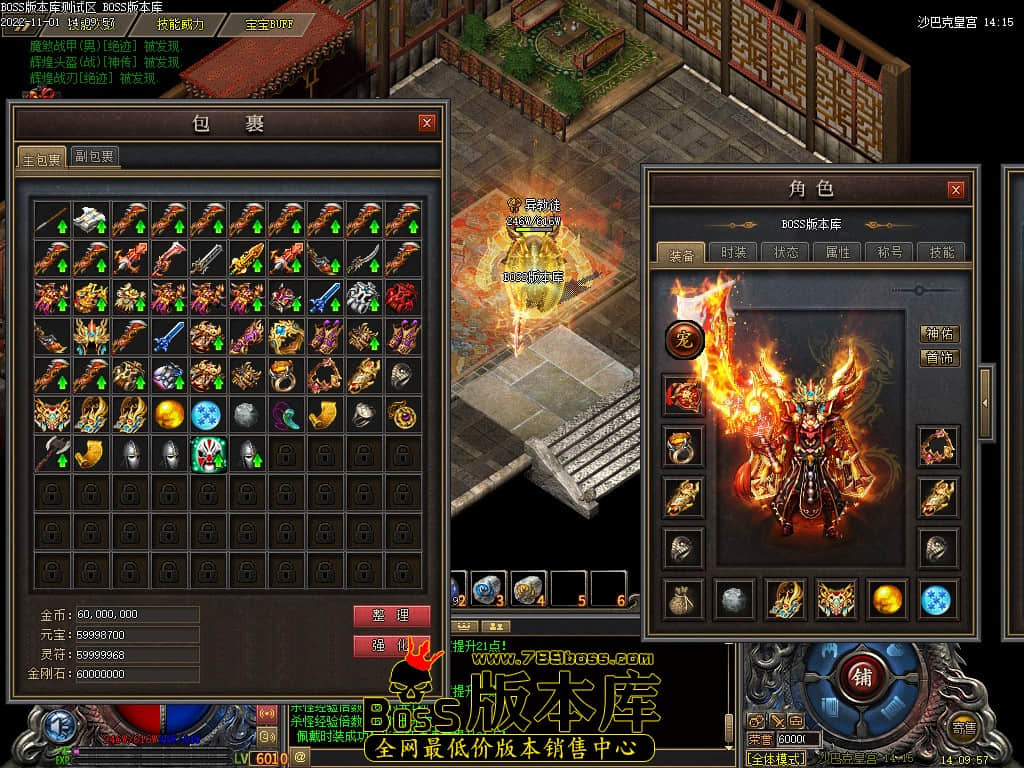Pick the battle axe item in bag
This screenshot has height=768, width=1024.
point(52,454)
